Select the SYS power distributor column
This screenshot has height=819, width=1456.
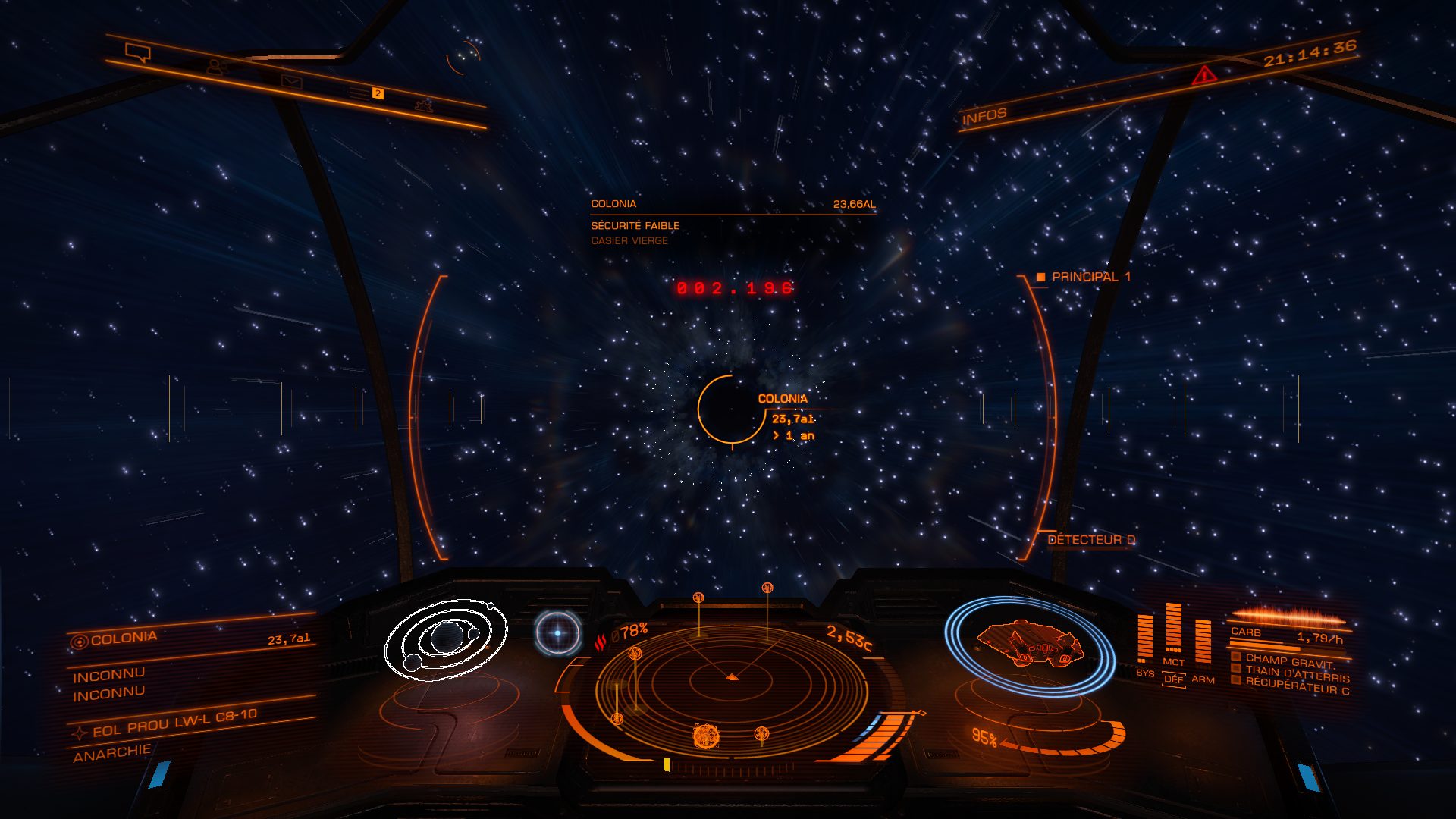tap(1144, 639)
